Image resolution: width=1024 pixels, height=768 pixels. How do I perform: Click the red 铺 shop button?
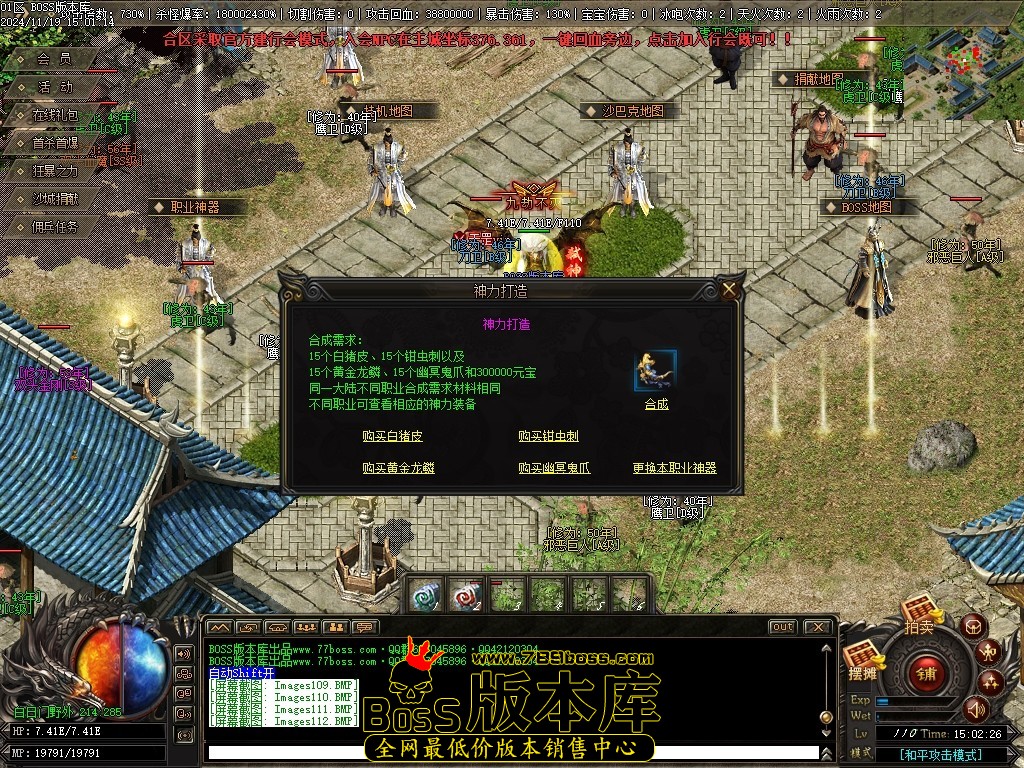point(925,673)
